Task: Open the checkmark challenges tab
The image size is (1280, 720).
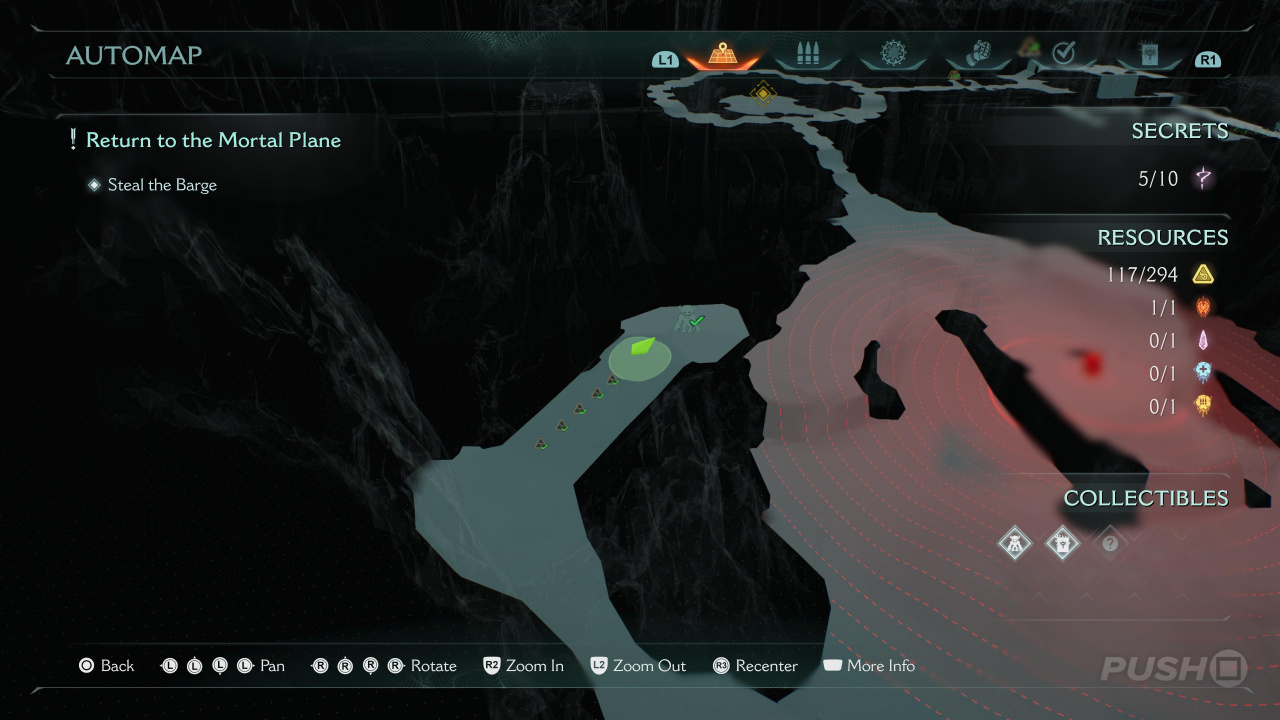Action: point(1064,54)
